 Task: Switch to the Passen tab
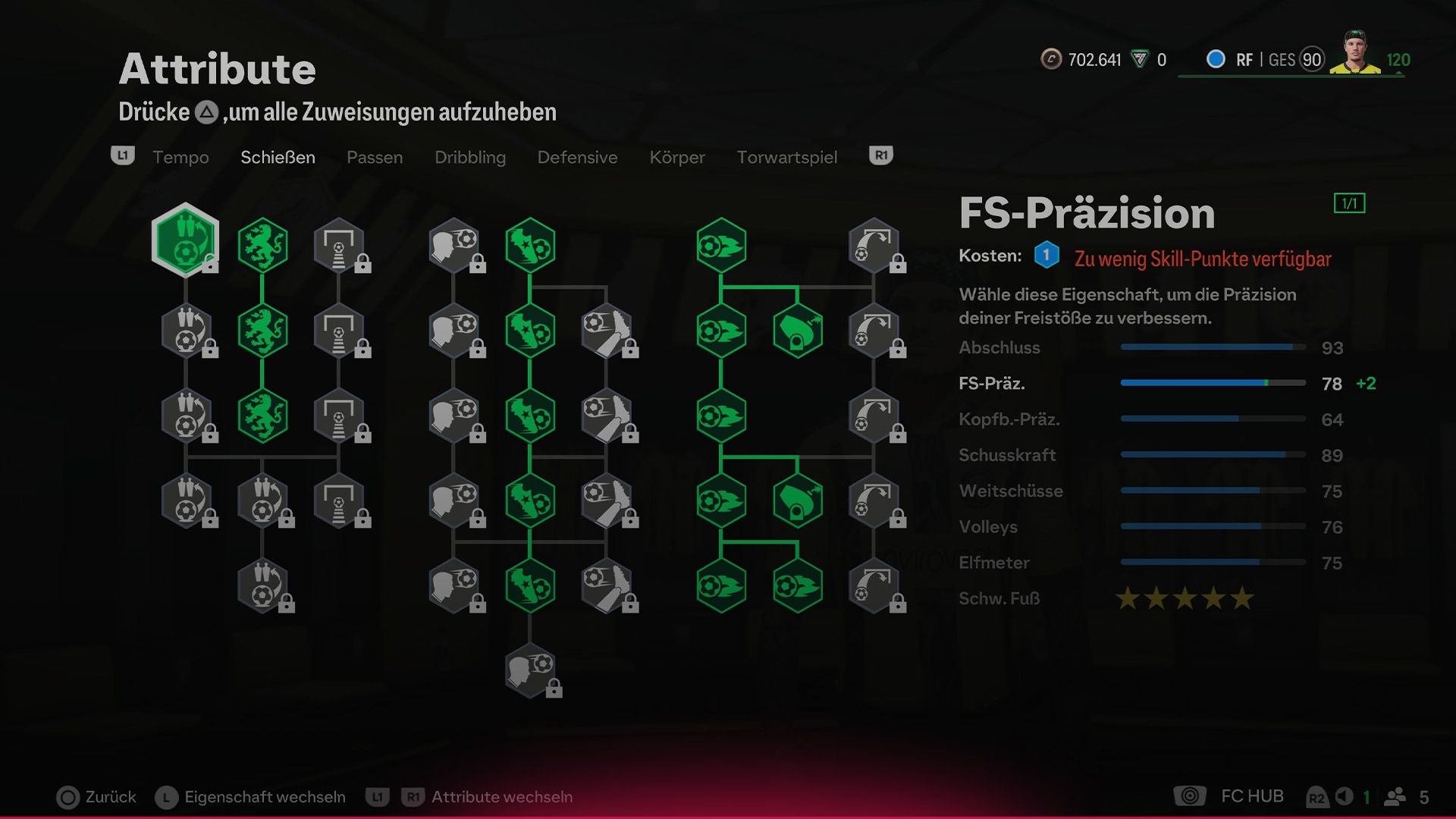point(375,157)
